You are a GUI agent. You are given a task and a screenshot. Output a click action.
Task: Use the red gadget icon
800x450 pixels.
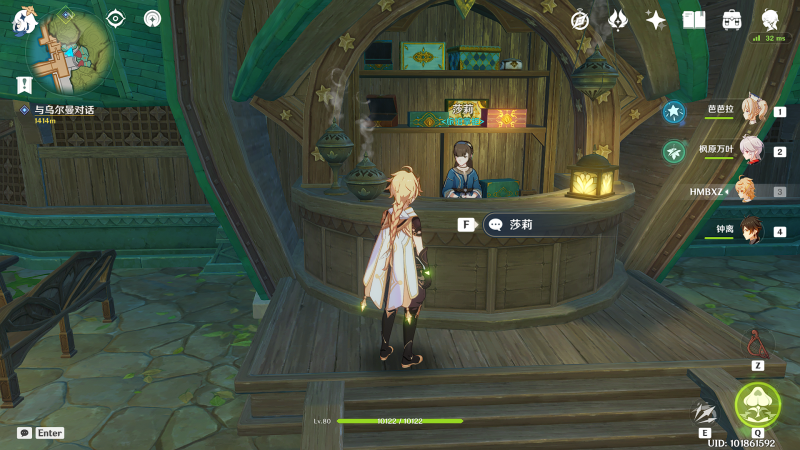click(x=757, y=344)
